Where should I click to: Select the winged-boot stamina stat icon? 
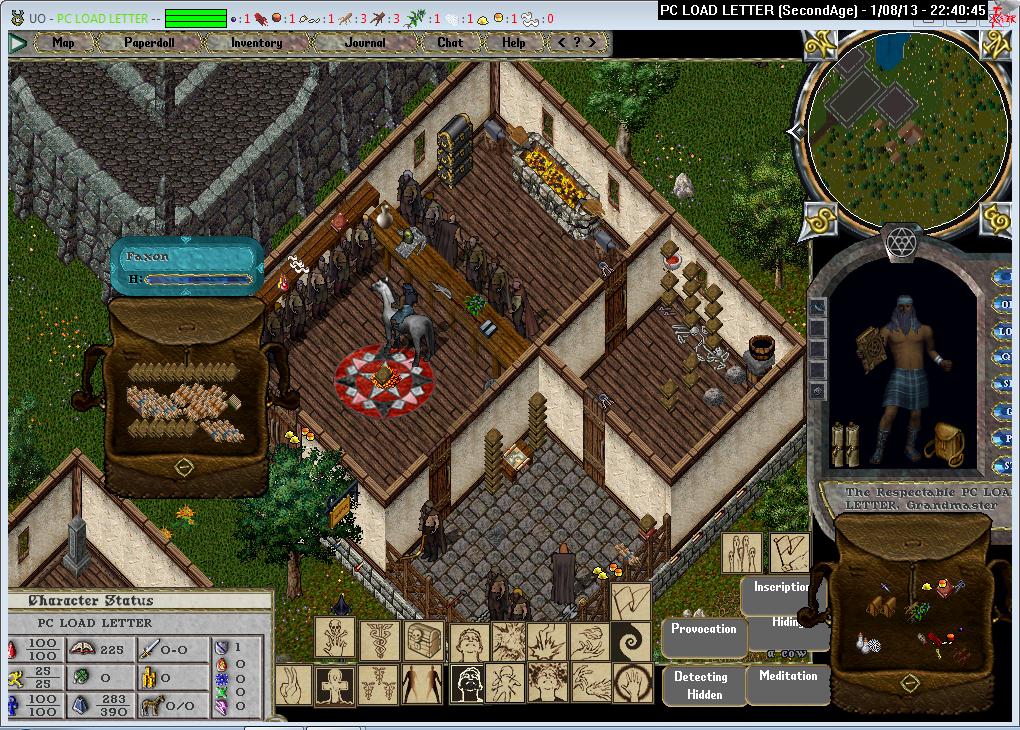click(16, 679)
